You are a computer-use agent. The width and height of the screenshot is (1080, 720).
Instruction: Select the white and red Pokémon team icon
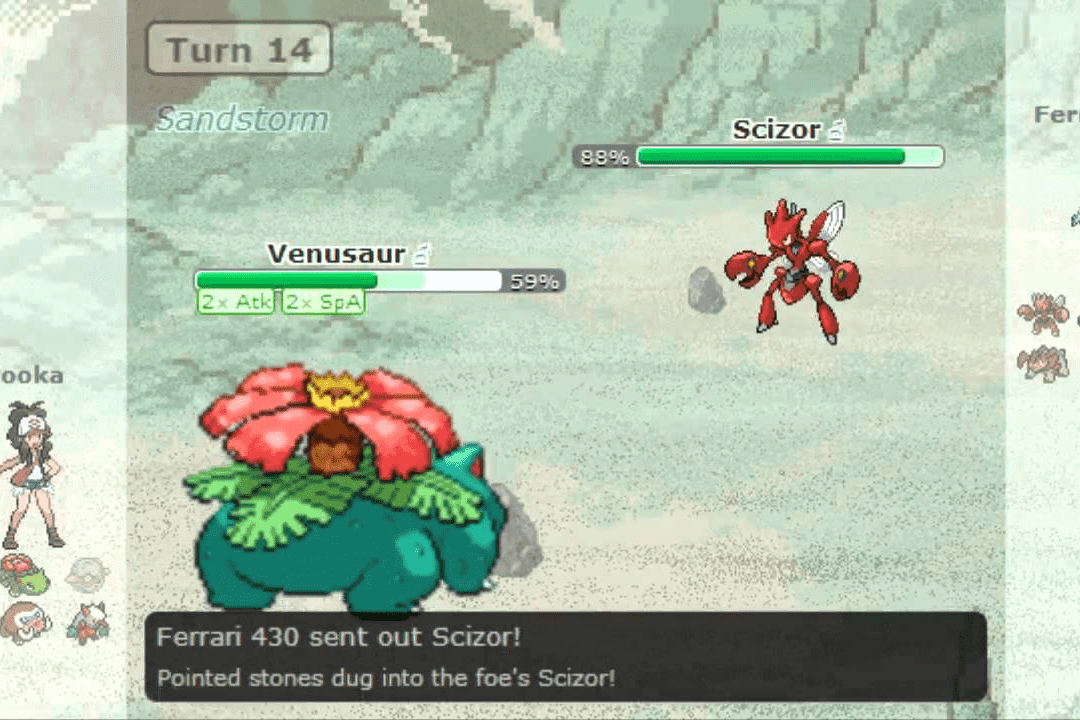[87, 622]
